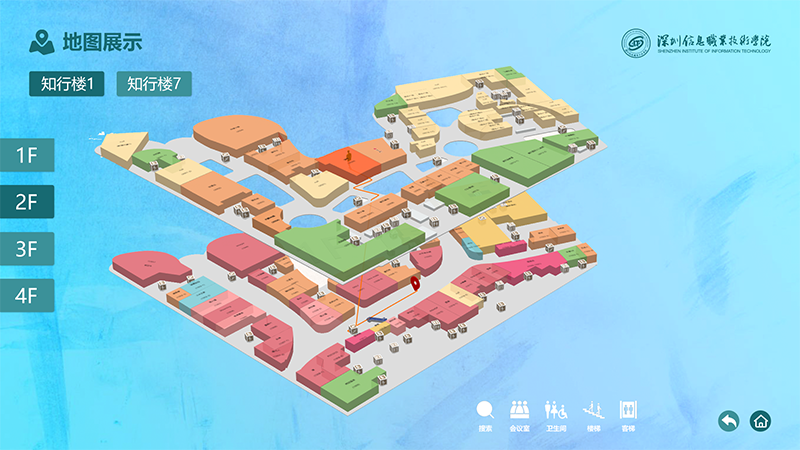
Task: Return to home screen via house button
Action: tap(761, 421)
